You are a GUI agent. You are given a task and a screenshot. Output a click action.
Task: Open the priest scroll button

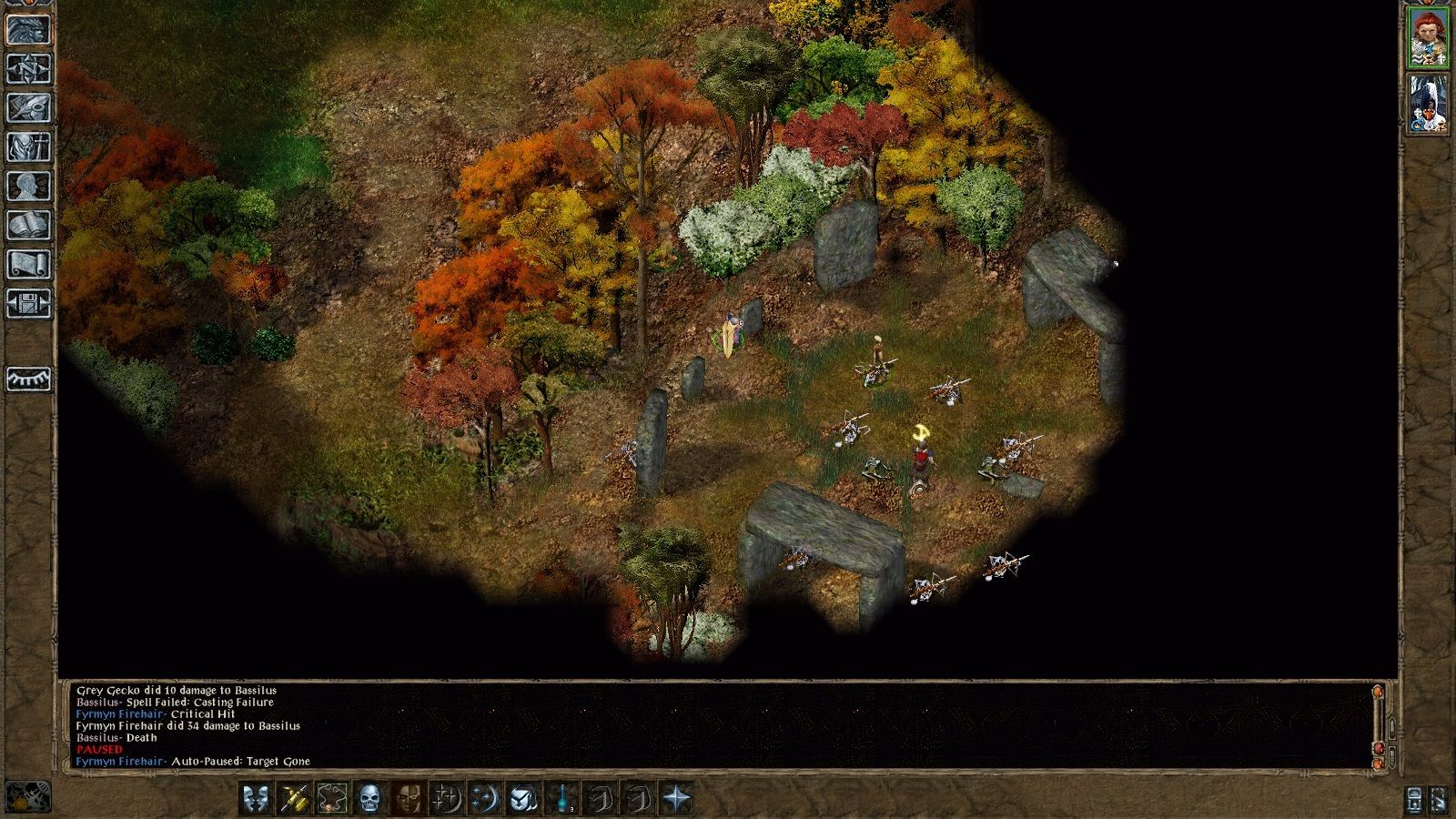(x=28, y=265)
